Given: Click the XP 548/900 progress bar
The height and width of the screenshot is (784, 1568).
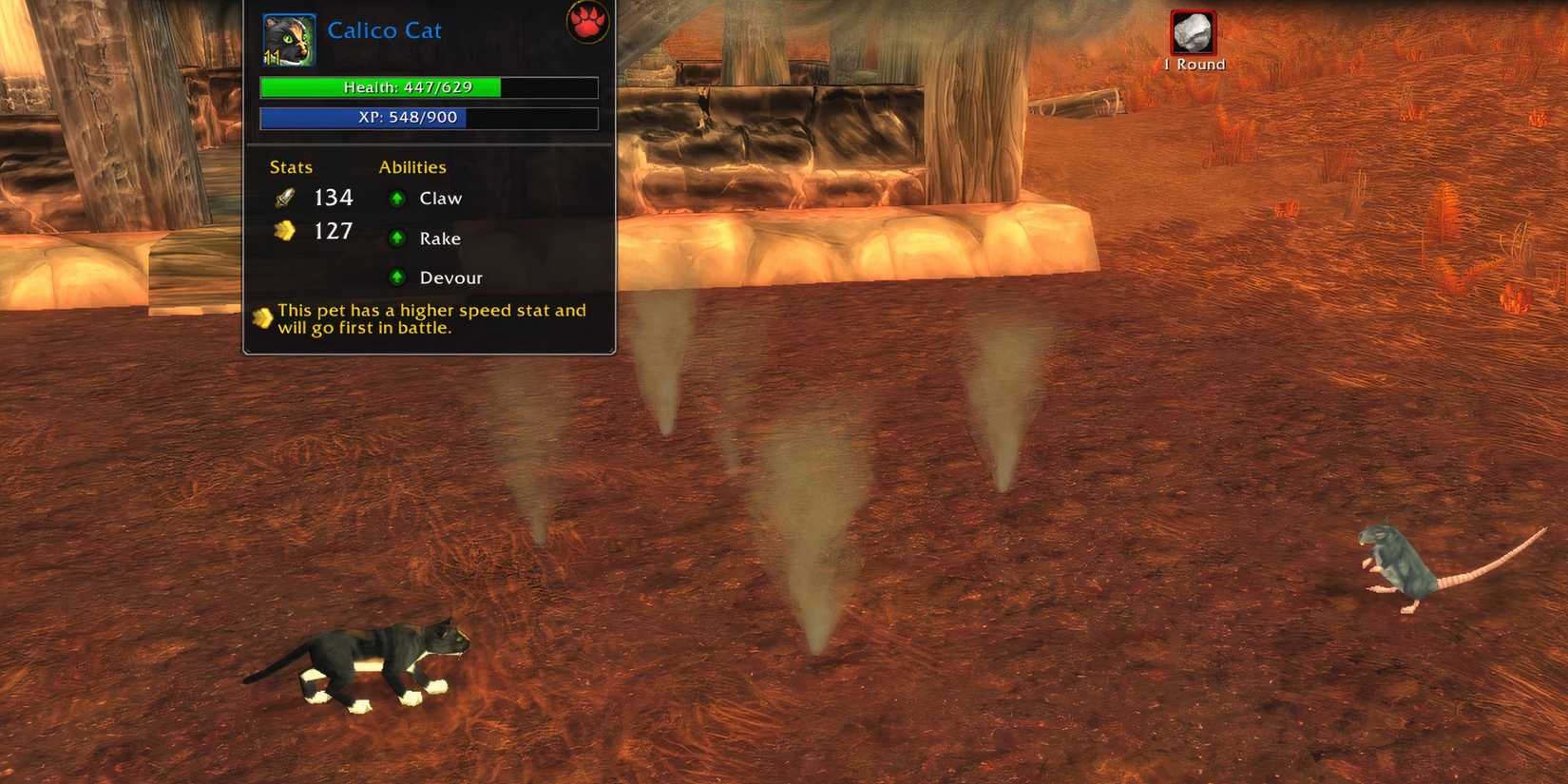Looking at the screenshot, I should click(428, 118).
